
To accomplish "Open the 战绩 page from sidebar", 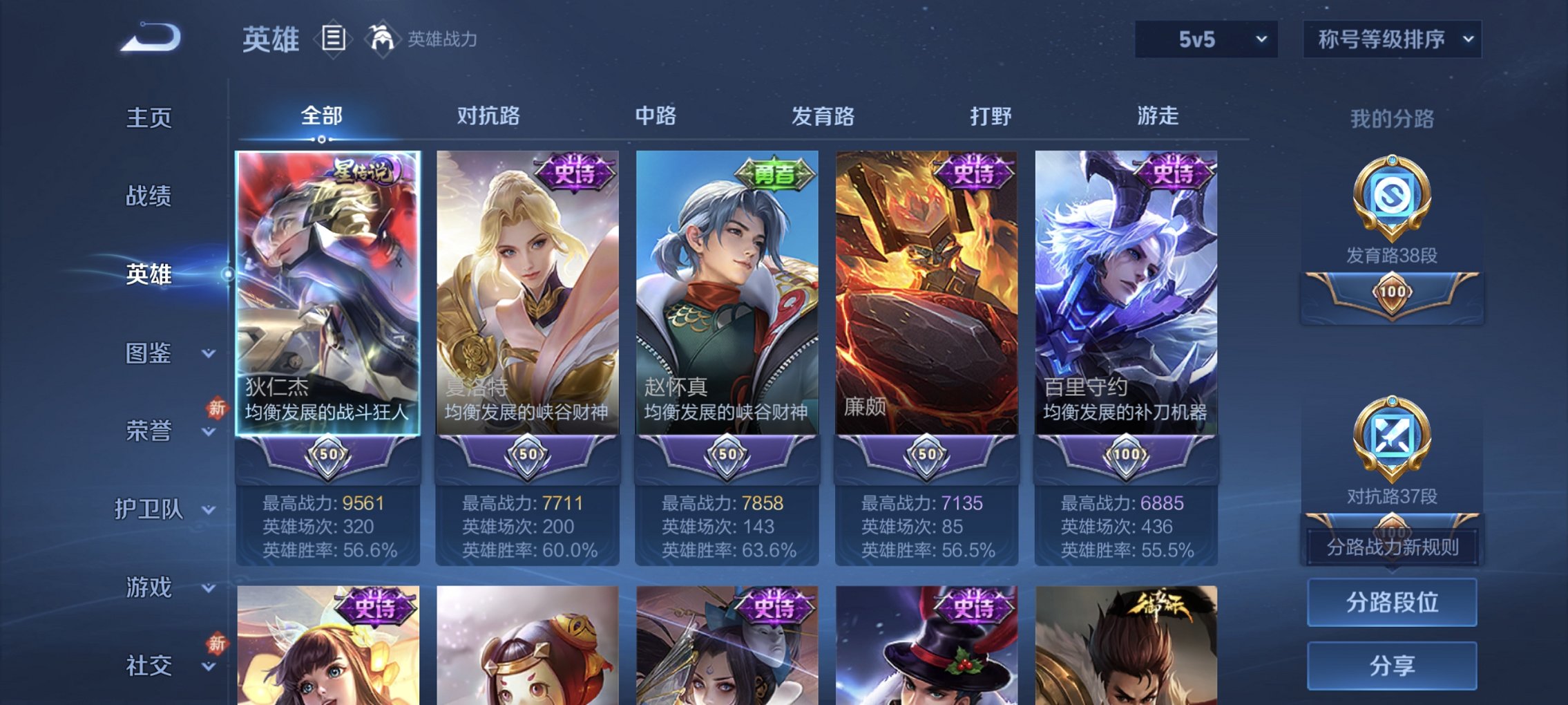I will [147, 196].
